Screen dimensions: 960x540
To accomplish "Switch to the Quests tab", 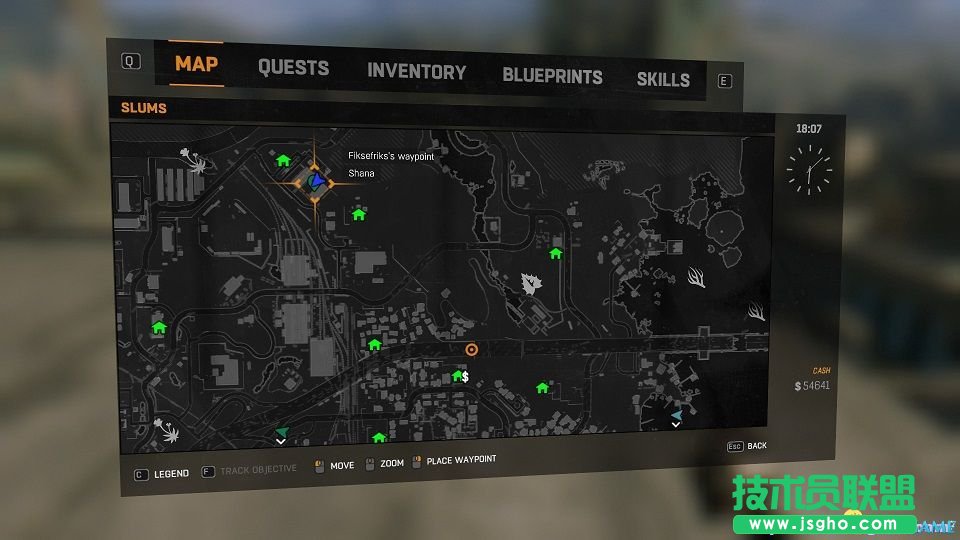I will point(293,68).
